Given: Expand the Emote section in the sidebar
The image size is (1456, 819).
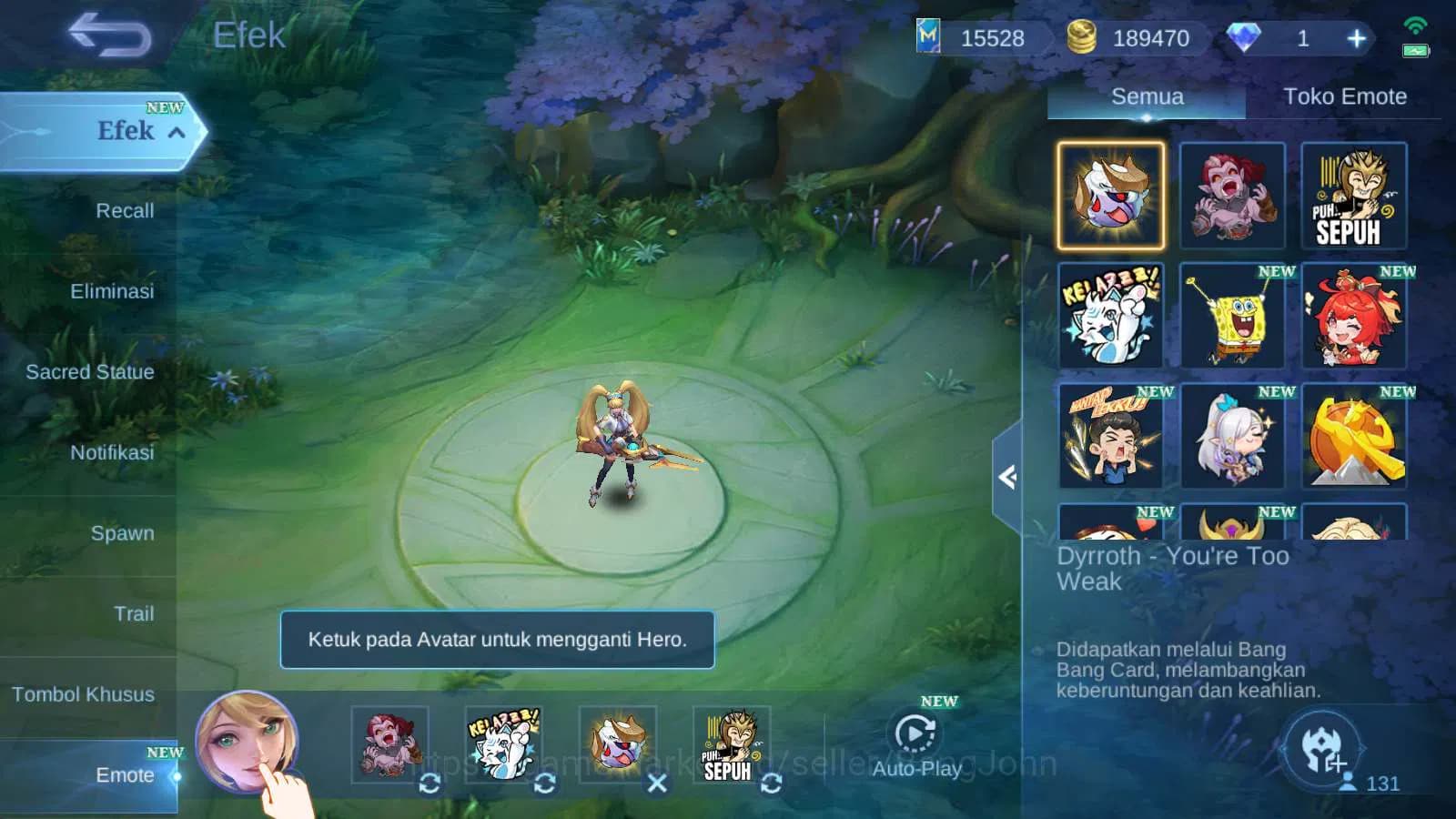Looking at the screenshot, I should (125, 775).
